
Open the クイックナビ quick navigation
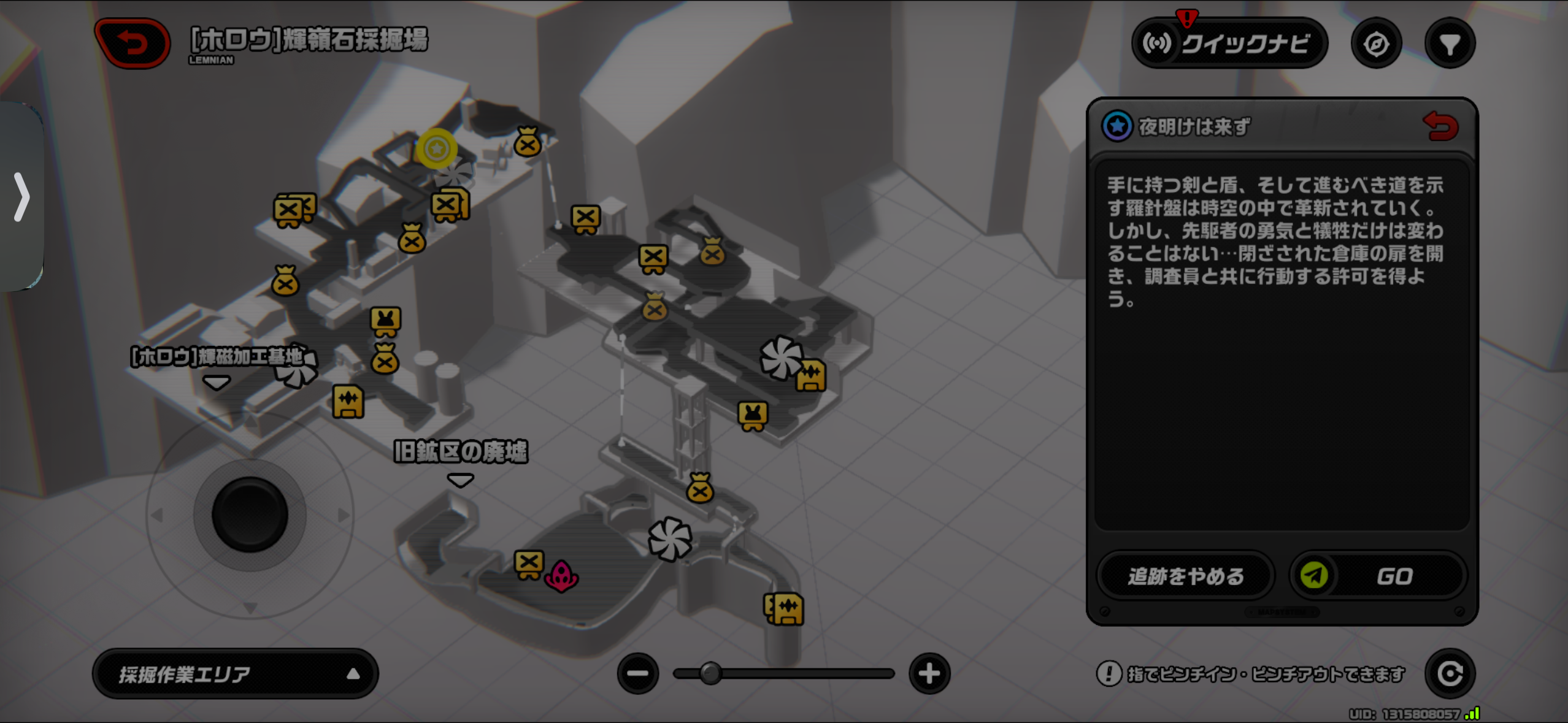(1229, 44)
